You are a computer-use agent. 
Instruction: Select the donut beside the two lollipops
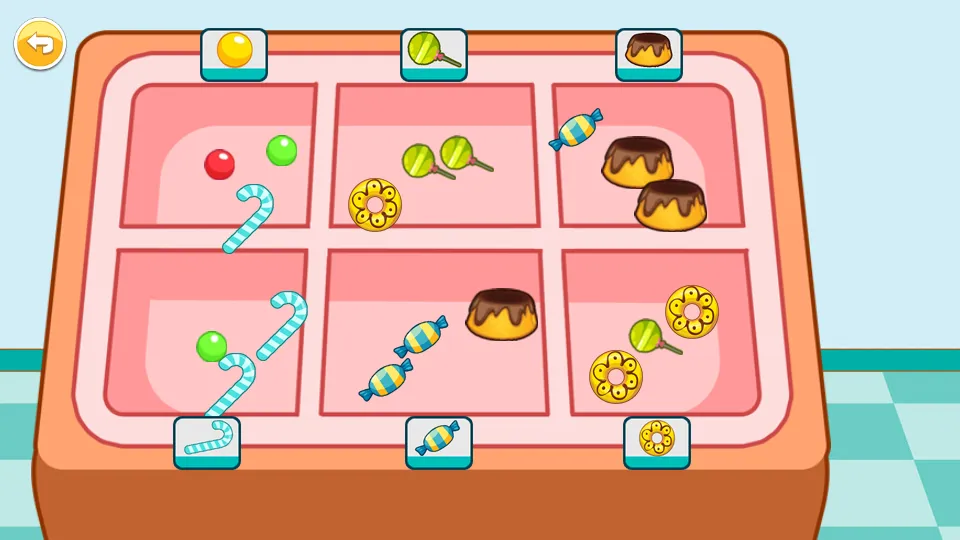point(375,204)
